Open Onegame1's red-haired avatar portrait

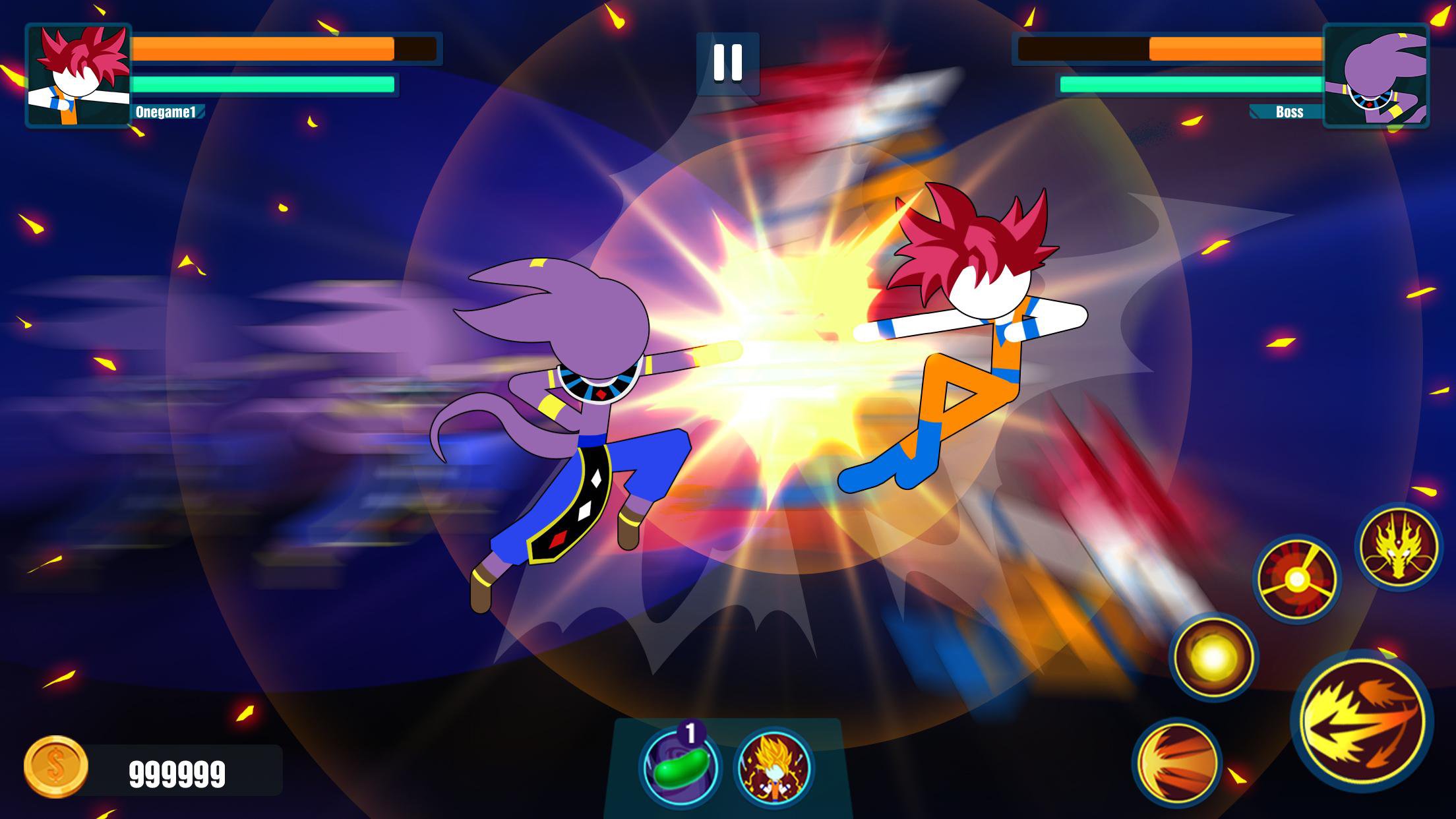(x=79, y=74)
